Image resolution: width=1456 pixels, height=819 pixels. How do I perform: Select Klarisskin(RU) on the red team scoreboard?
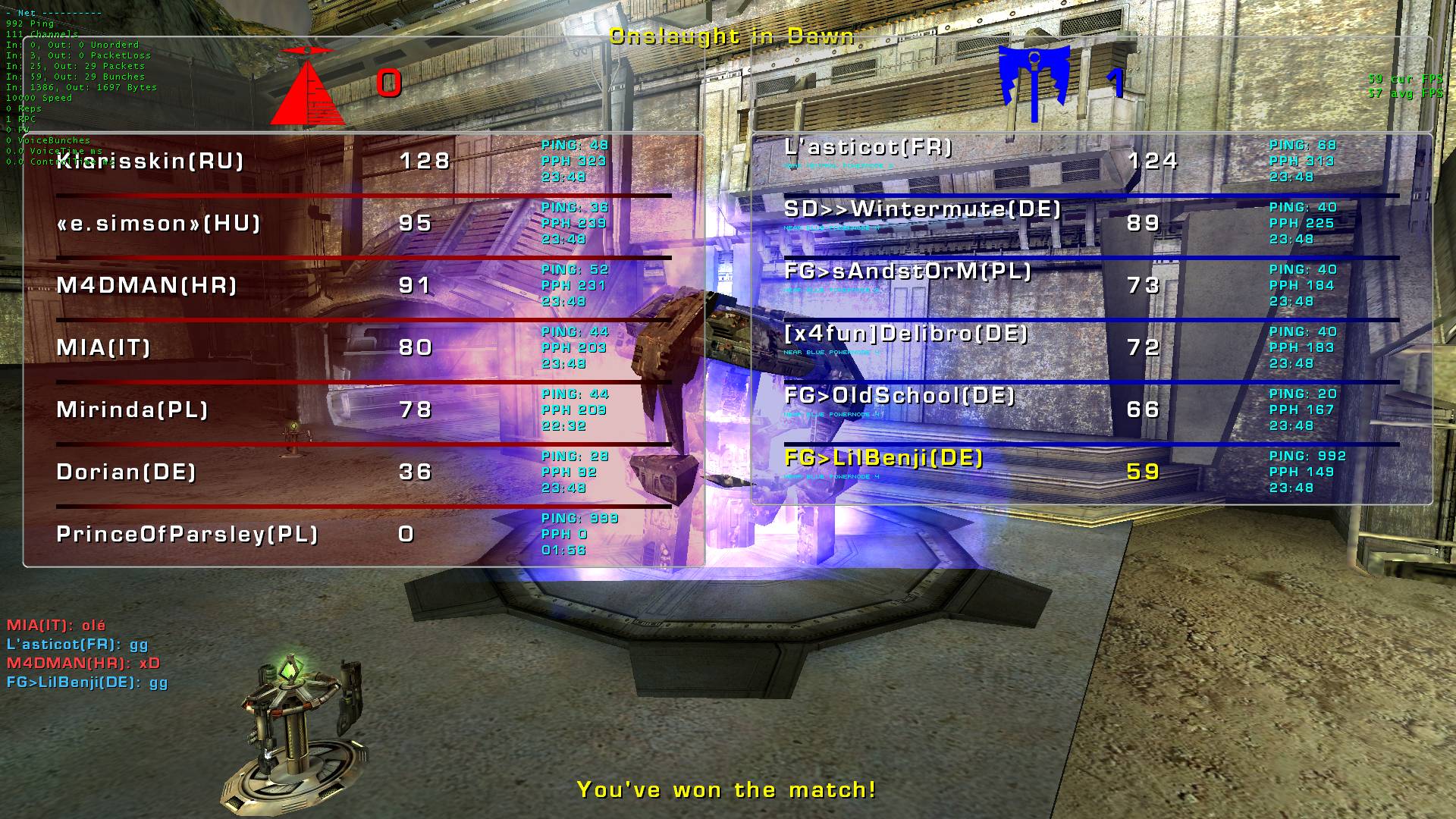tap(150, 162)
